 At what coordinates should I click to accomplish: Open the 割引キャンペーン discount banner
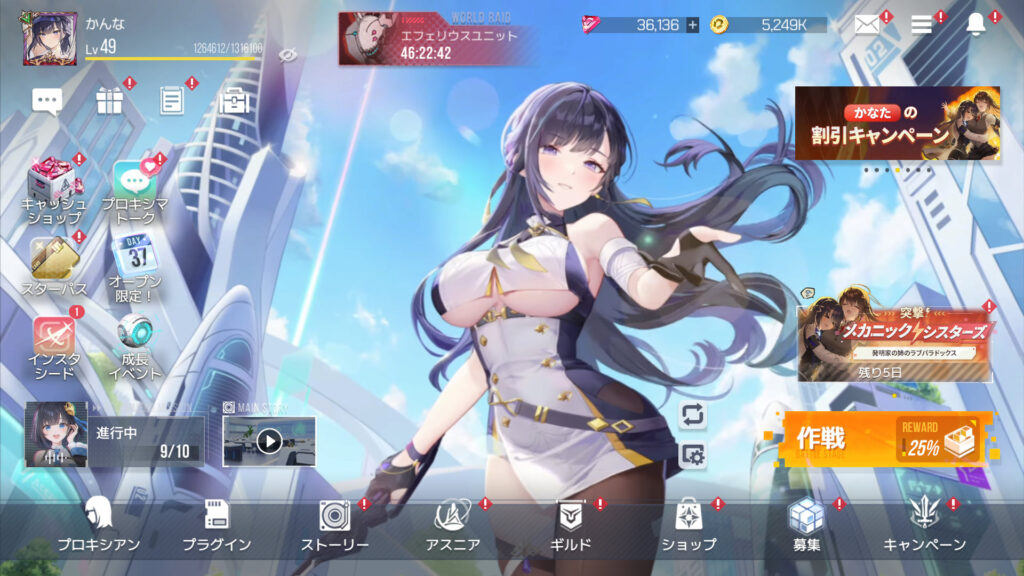point(897,123)
